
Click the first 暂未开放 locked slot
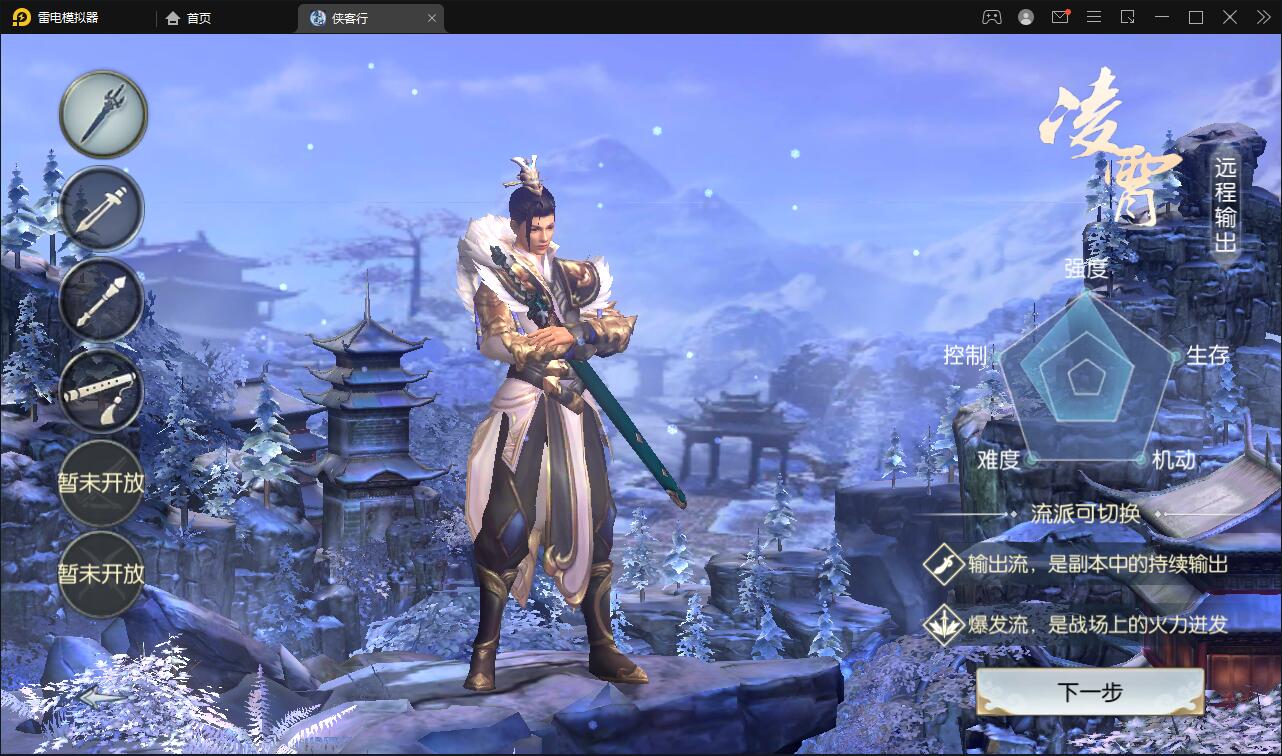(x=101, y=484)
